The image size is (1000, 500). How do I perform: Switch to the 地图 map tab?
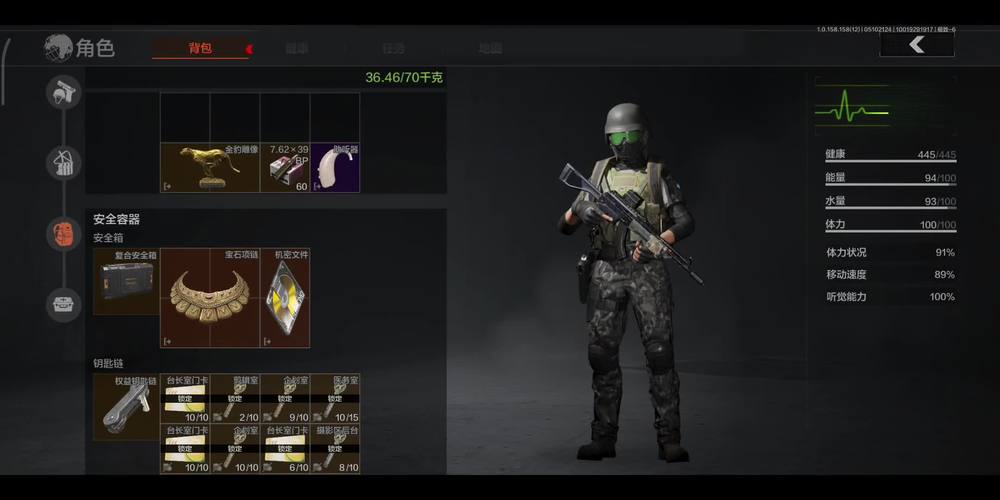tap(490, 48)
